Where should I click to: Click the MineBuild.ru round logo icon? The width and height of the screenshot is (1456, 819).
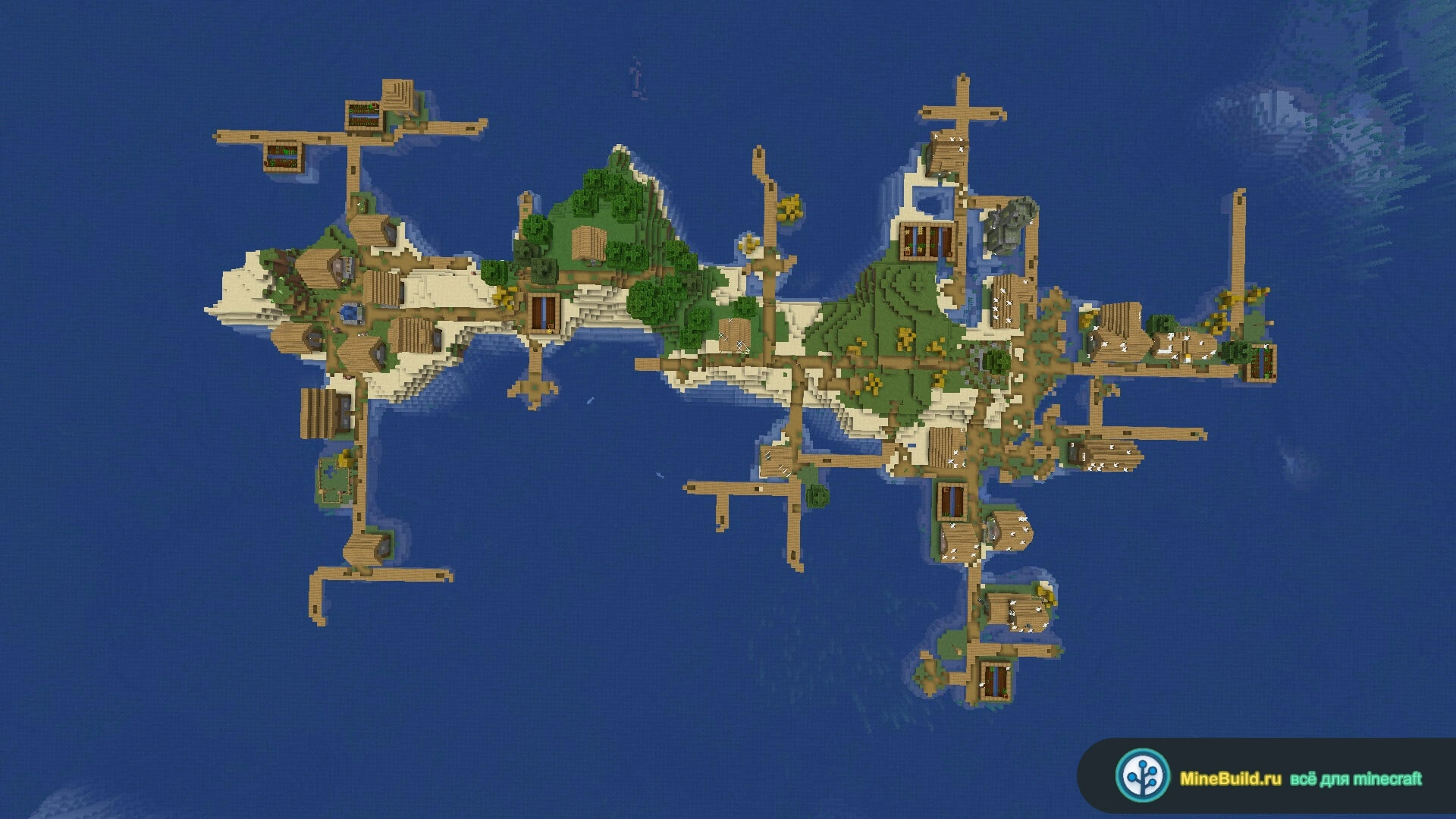point(1142,776)
